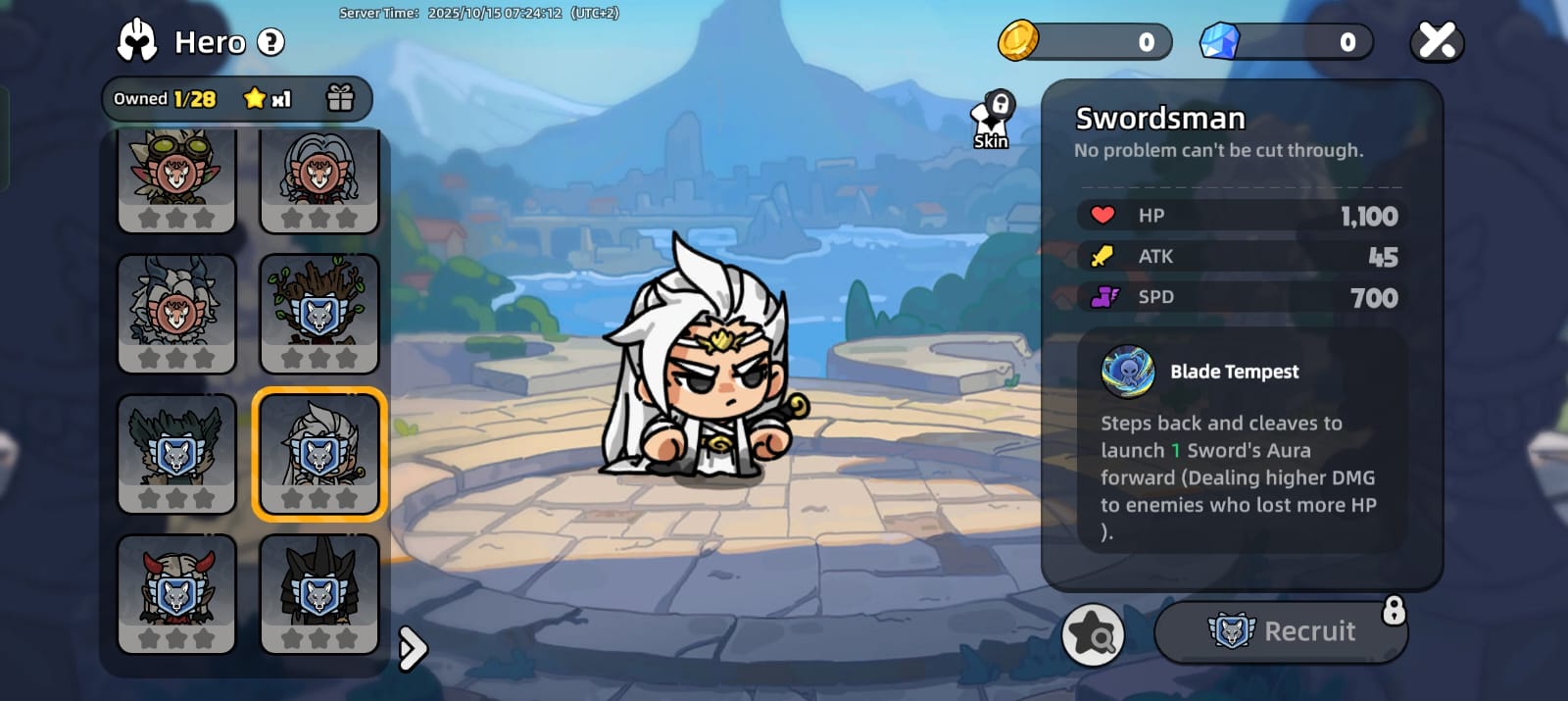The width and height of the screenshot is (1568, 701).
Task: Open the gift box rewards icon
Action: click(x=340, y=98)
